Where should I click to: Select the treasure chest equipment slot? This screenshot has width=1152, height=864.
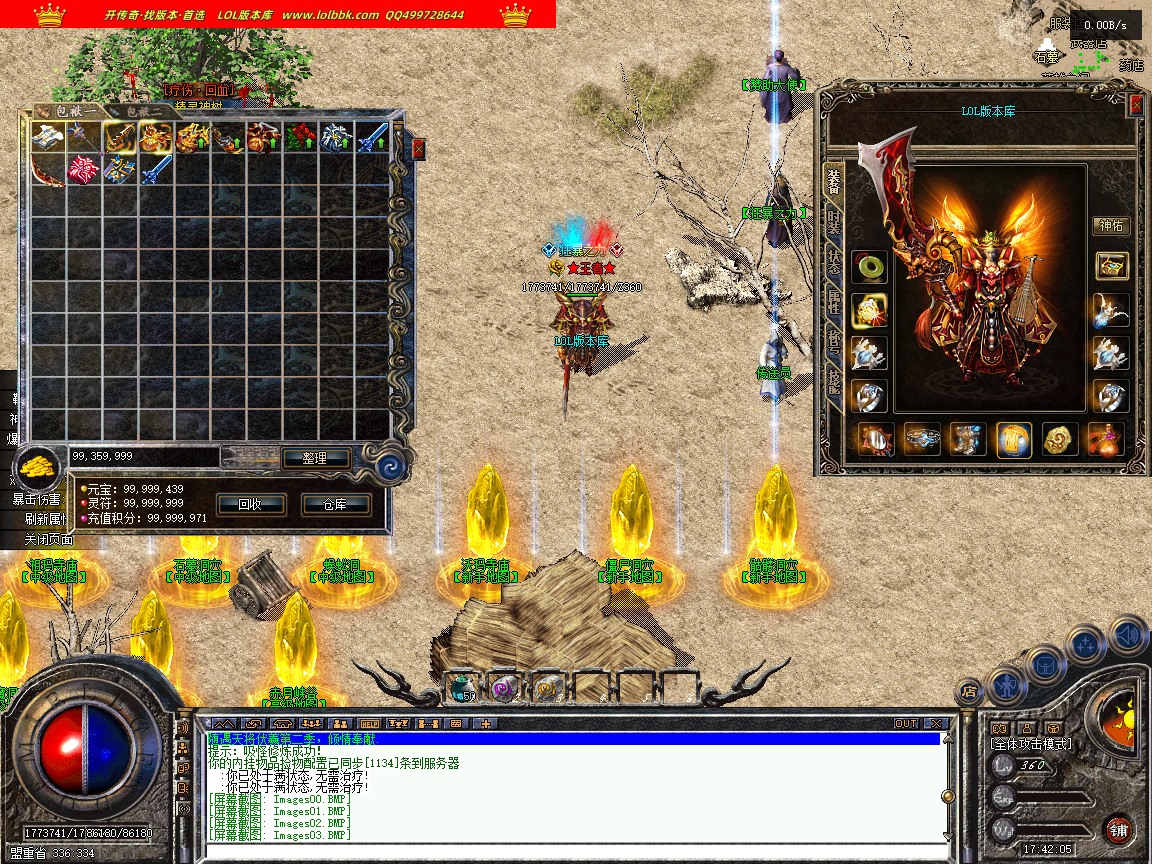coord(1110,265)
